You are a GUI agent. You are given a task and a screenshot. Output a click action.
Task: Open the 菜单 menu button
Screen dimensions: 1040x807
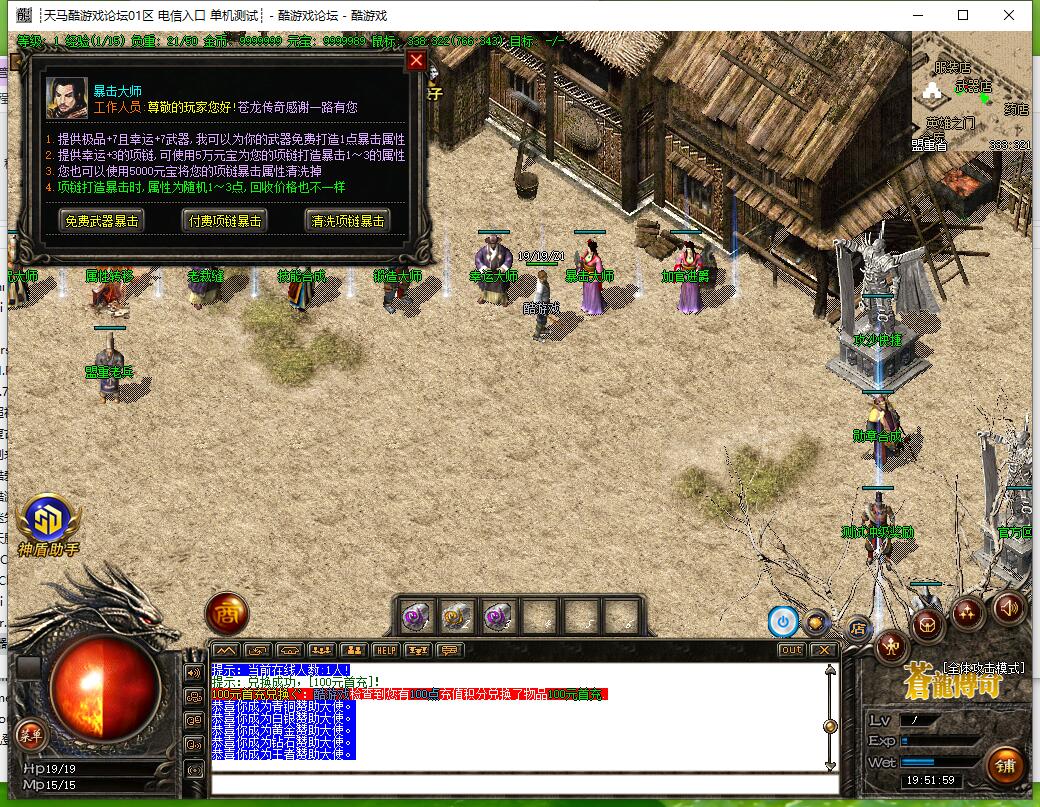(30, 735)
